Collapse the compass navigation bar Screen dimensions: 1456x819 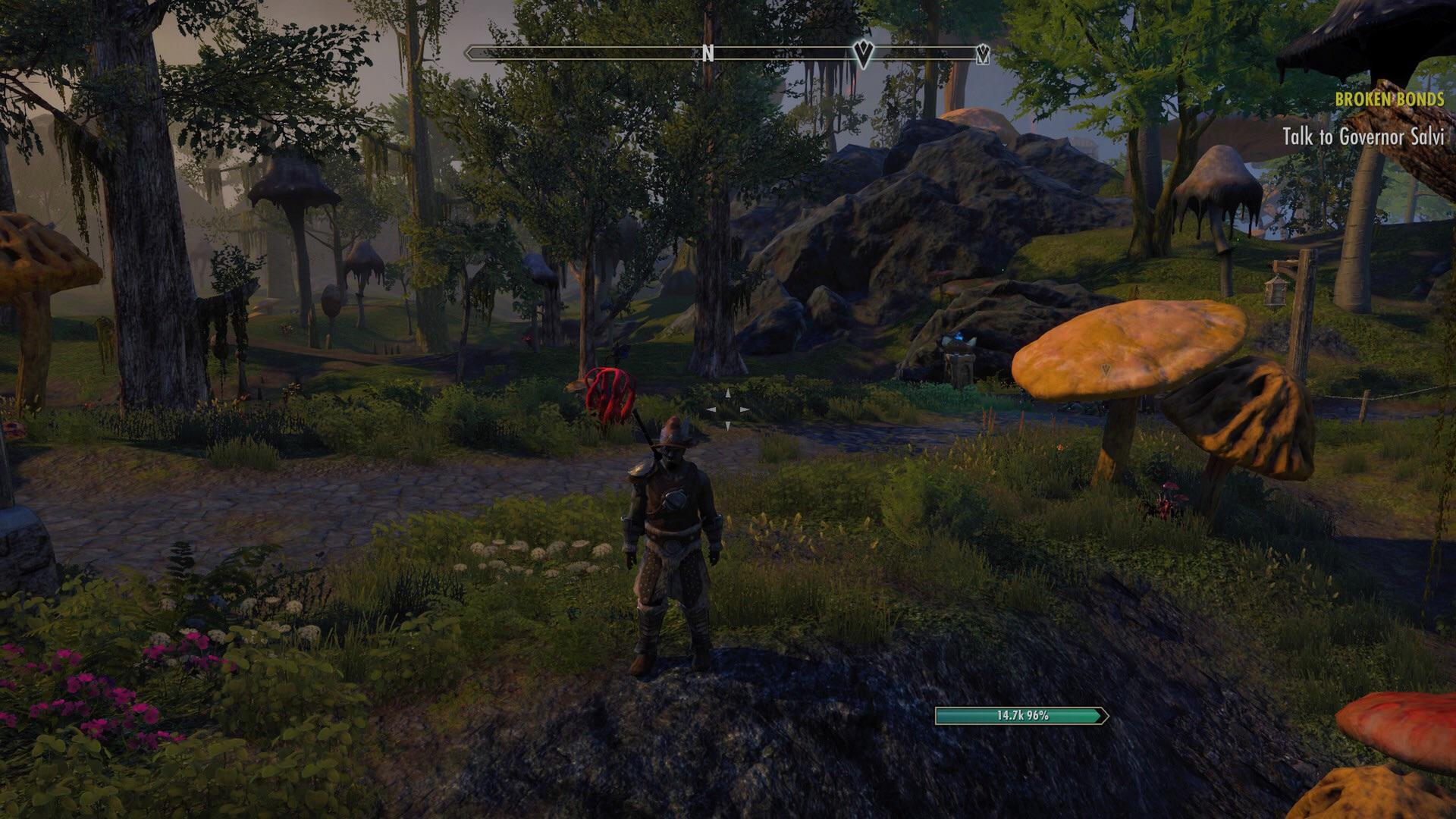[728, 54]
